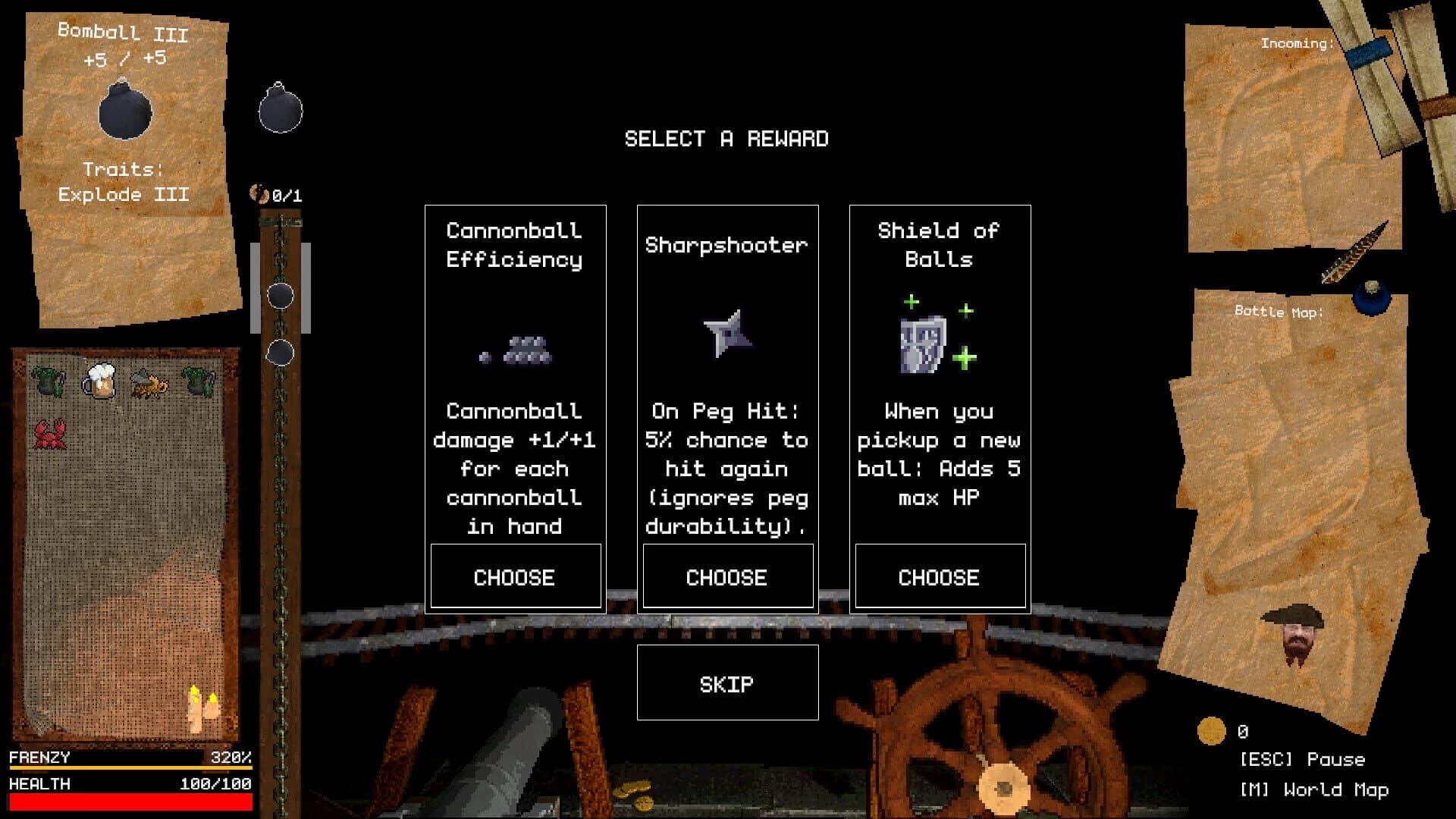Choose the Sharpshooter reward
Image resolution: width=1456 pixels, height=819 pixels.
726,576
